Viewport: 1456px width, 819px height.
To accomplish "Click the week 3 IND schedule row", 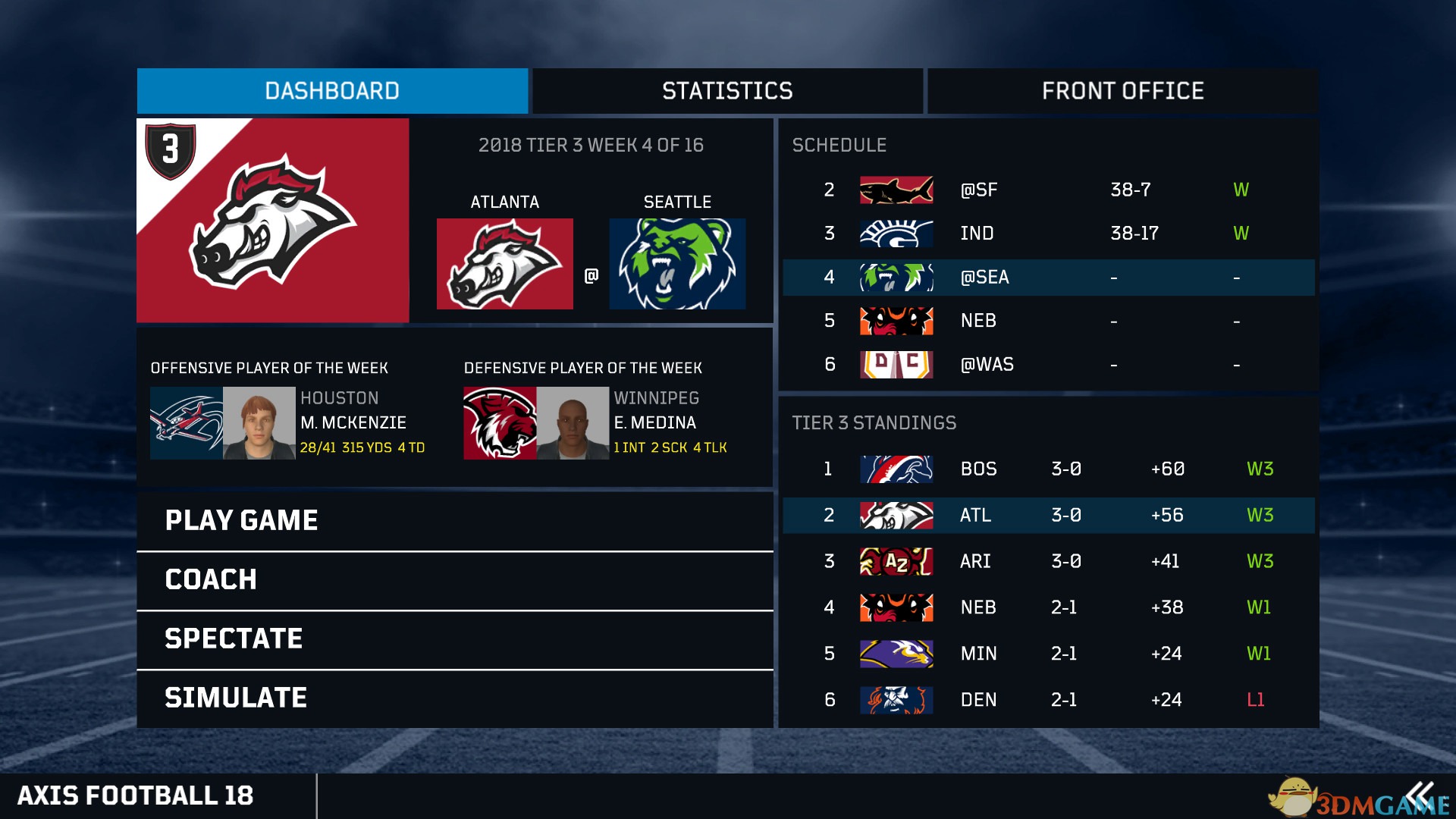I will (1048, 234).
